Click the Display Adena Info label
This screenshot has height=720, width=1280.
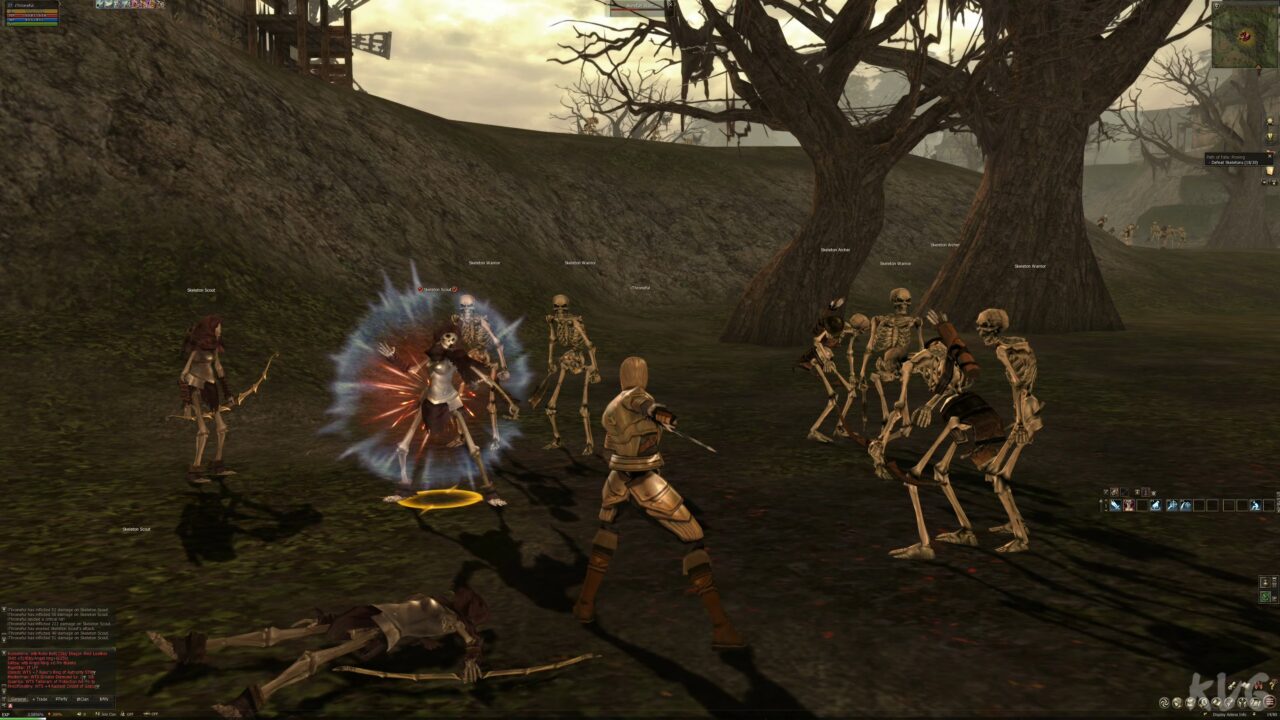[1230, 714]
